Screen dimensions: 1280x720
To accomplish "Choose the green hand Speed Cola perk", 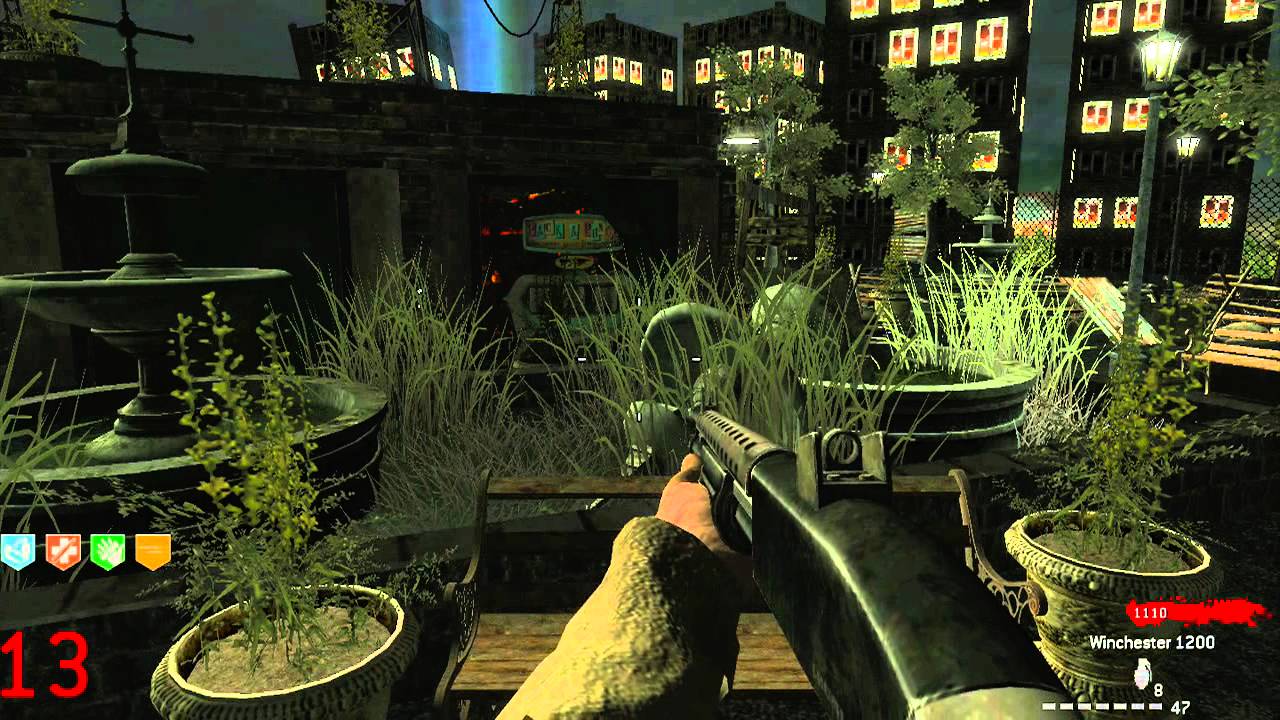I will 107,551.
